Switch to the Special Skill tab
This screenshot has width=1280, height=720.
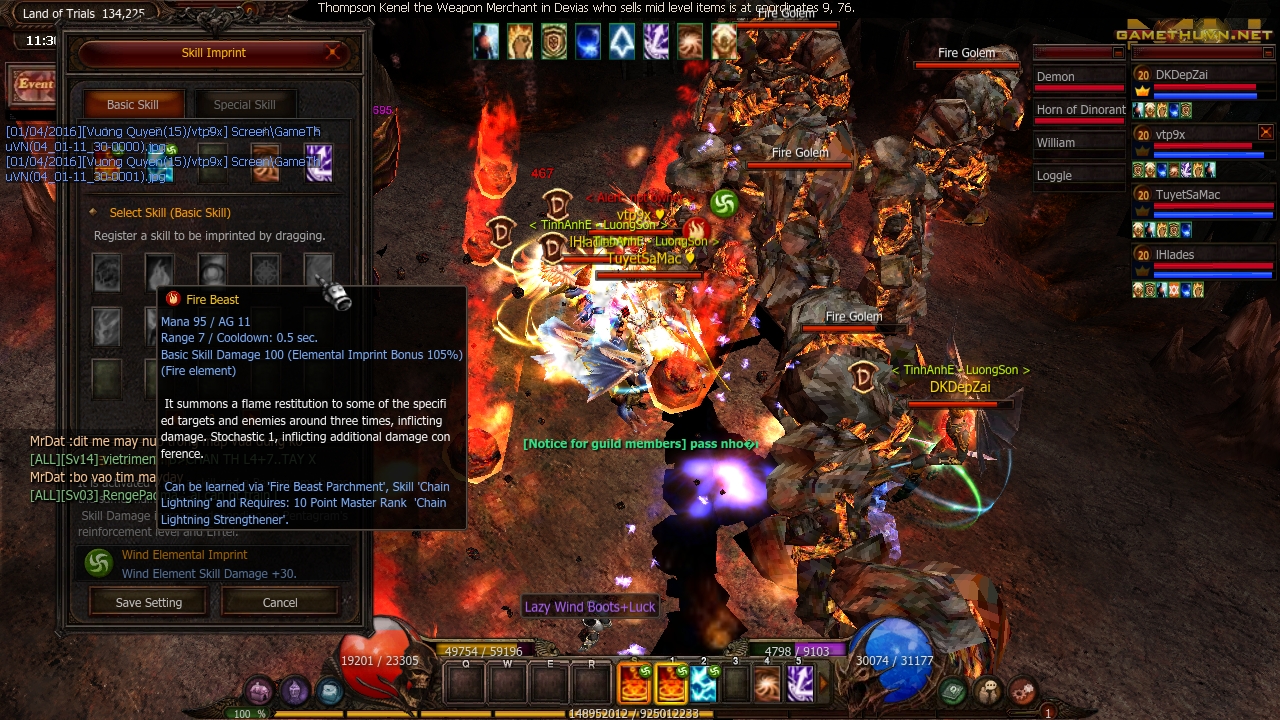[x=245, y=103]
